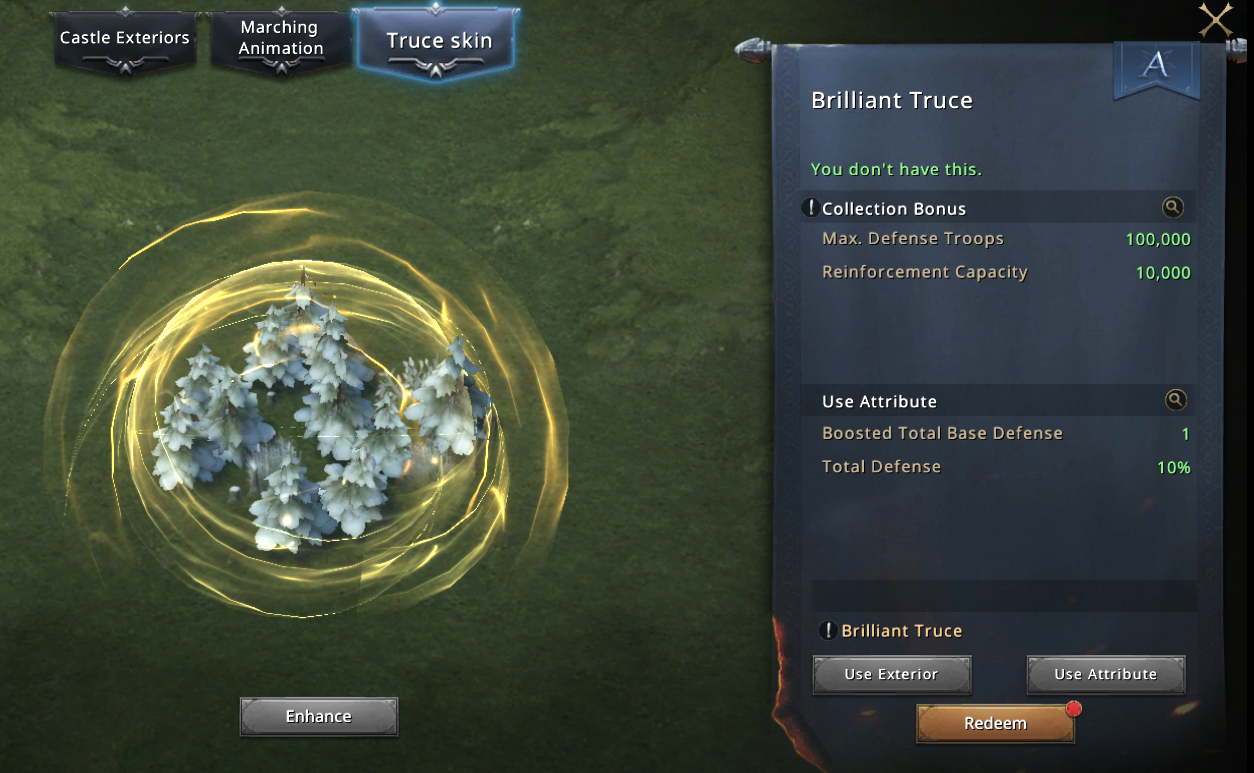Open the Marching Animation tab
1254x773 pixels.
(281, 39)
